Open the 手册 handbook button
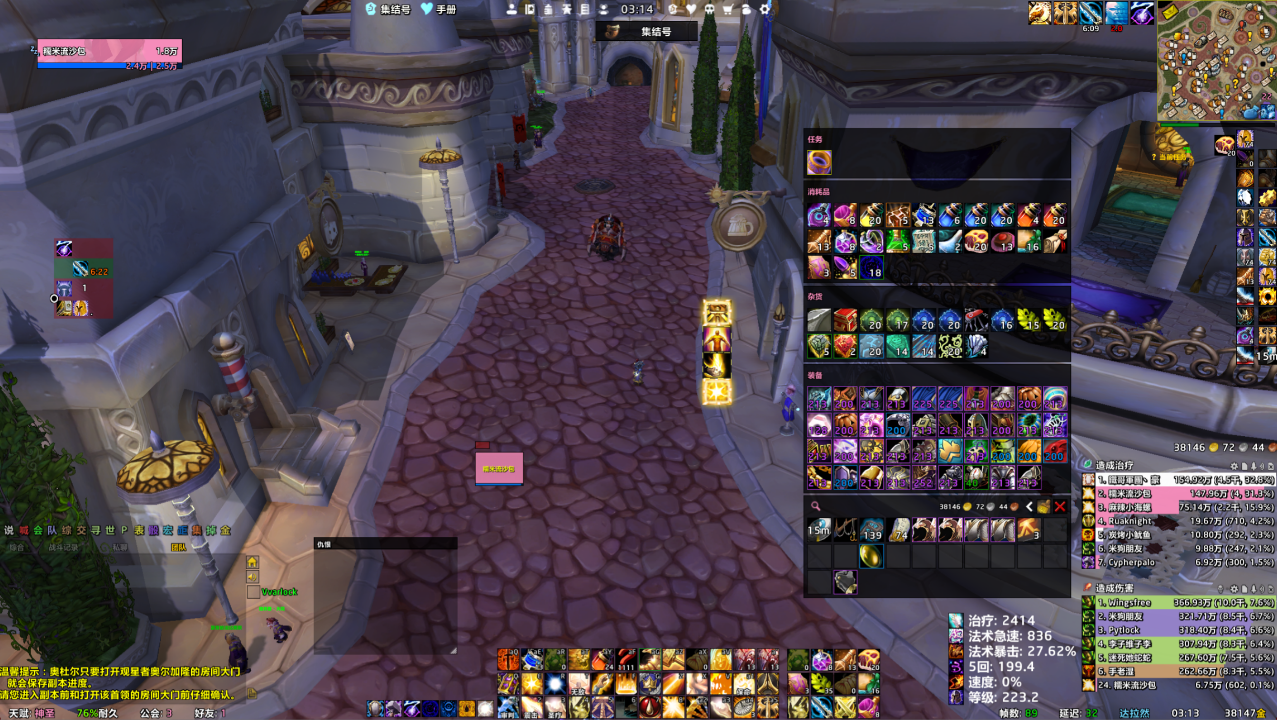Image resolution: width=1277 pixels, height=720 pixels. click(x=438, y=9)
